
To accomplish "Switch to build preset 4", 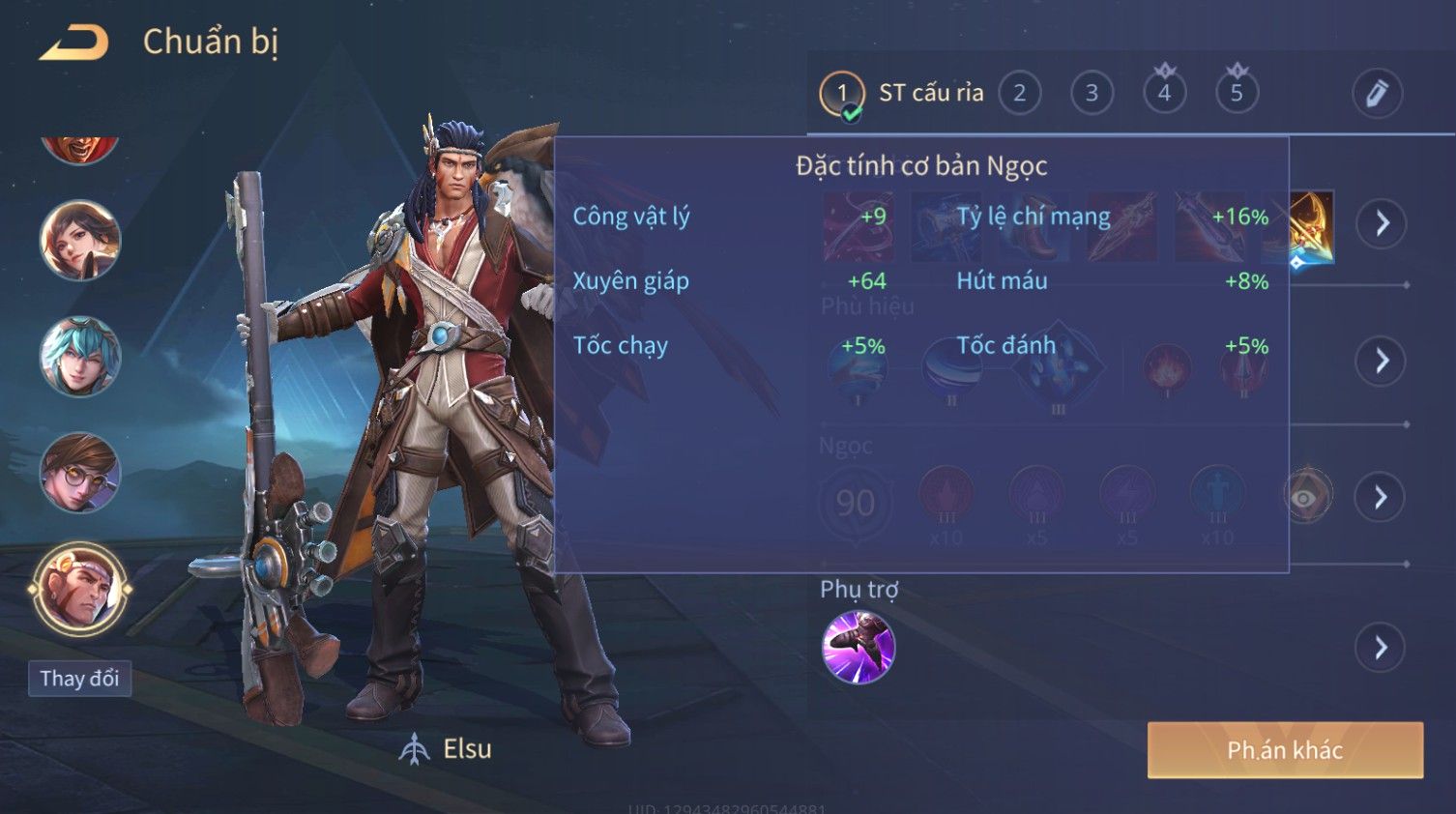I will point(1164,94).
